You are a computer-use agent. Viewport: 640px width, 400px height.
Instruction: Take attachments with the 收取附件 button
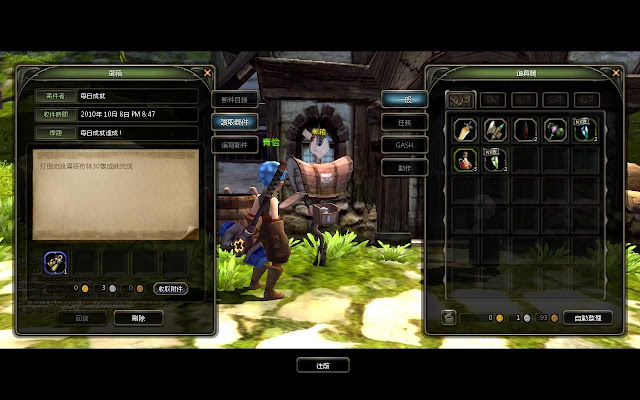(171, 288)
